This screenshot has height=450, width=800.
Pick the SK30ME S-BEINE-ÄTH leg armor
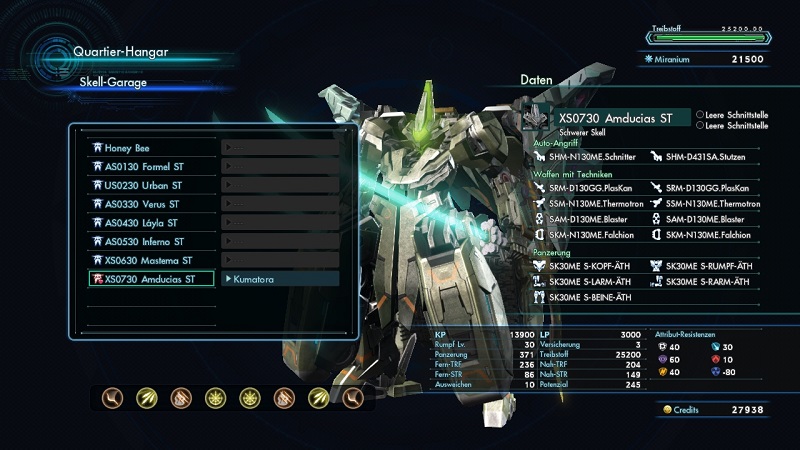591,297
